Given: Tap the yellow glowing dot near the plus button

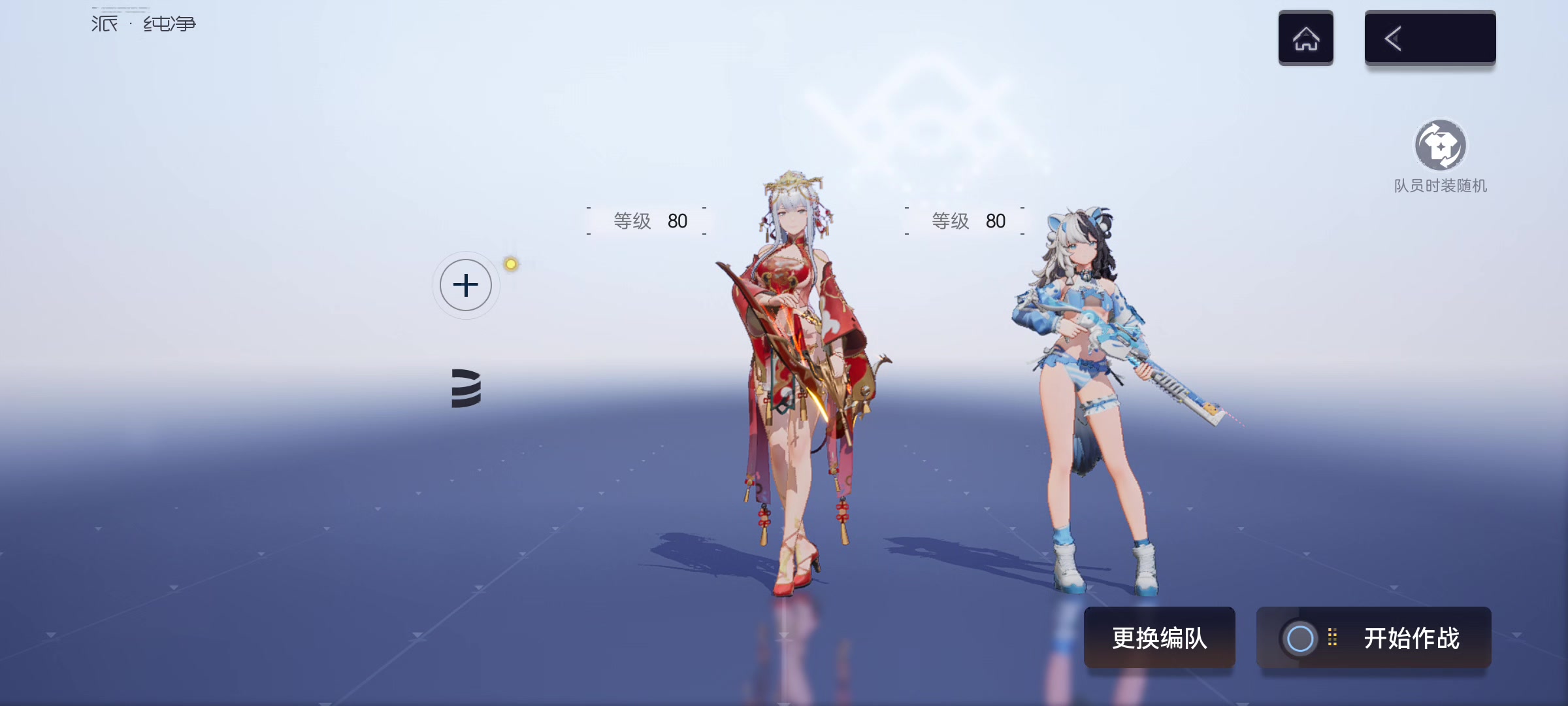Looking at the screenshot, I should pyautogui.click(x=510, y=264).
